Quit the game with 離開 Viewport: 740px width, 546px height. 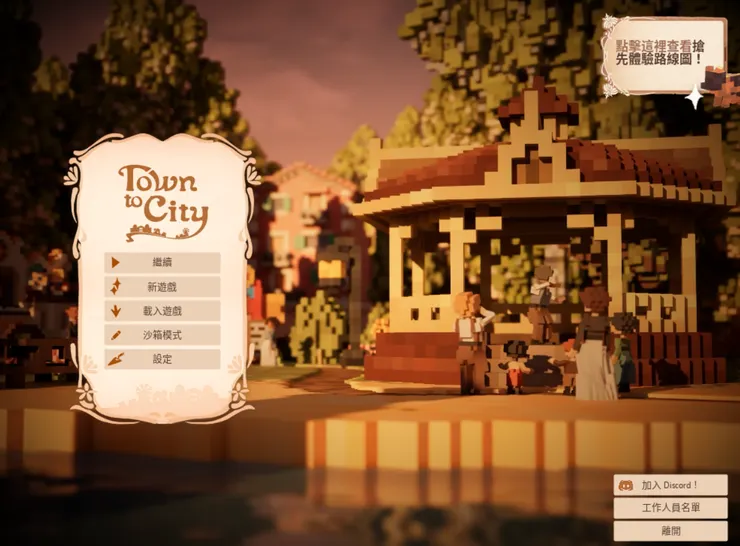[670, 531]
